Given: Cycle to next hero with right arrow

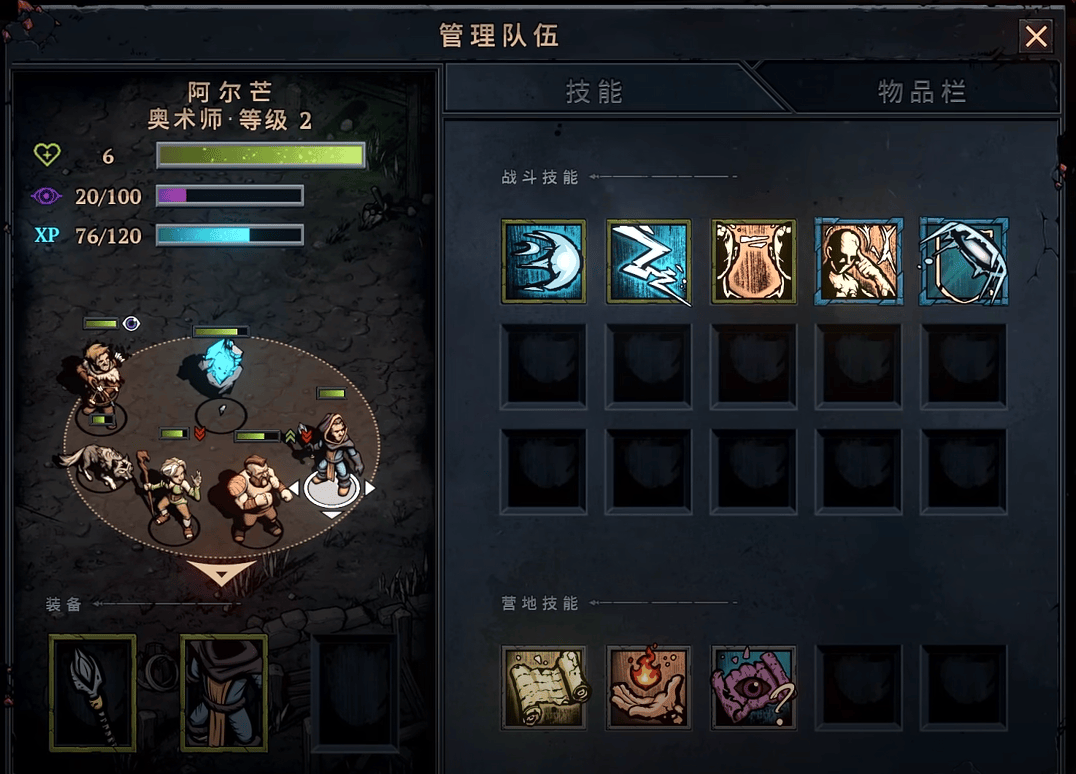Looking at the screenshot, I should (x=369, y=488).
